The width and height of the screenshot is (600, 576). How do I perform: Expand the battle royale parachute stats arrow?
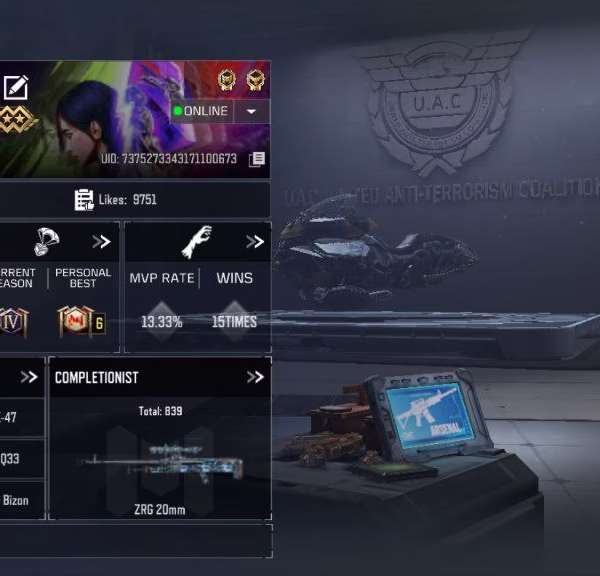101,242
